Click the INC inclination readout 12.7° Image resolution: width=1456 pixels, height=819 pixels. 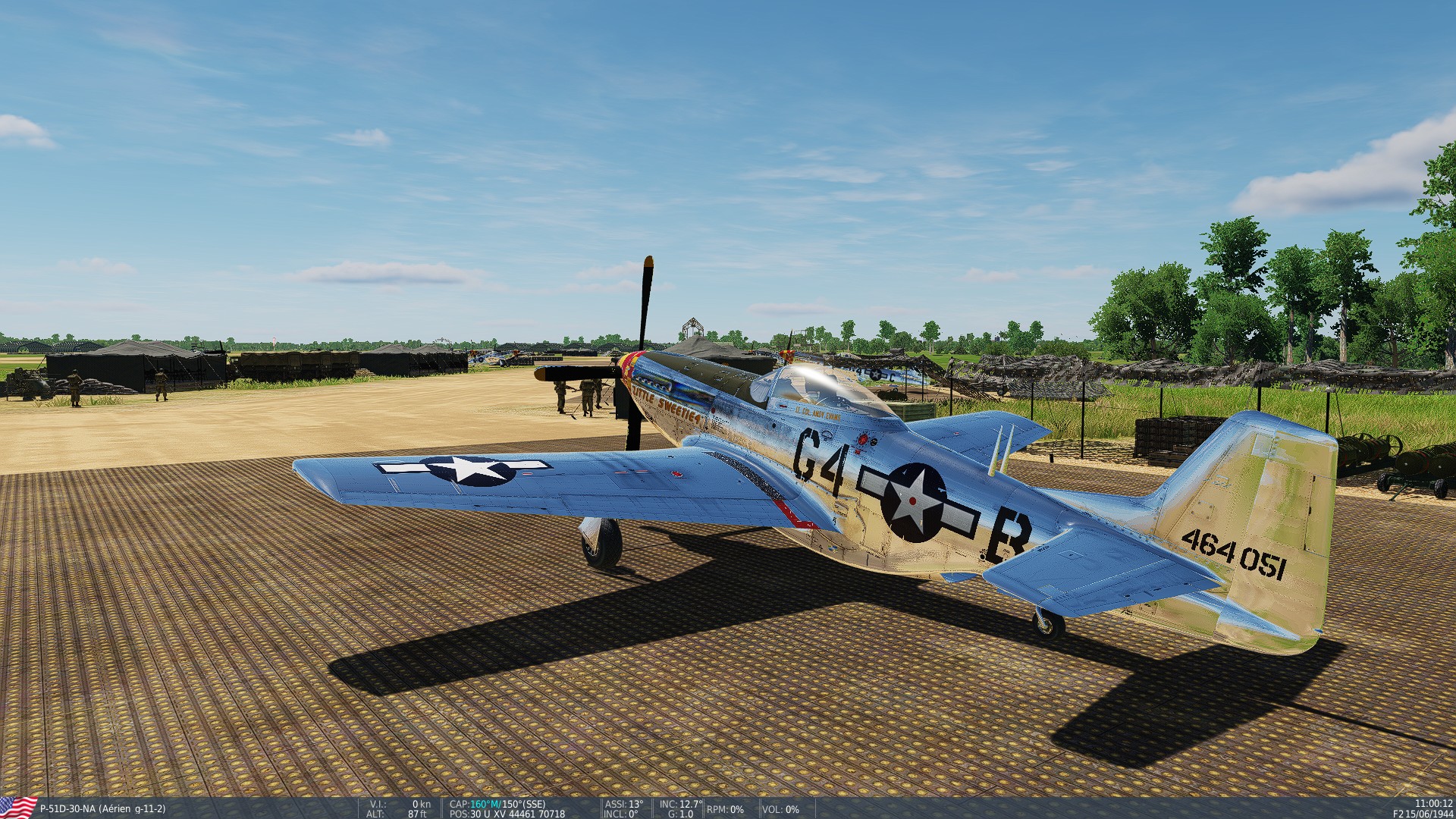679,802
